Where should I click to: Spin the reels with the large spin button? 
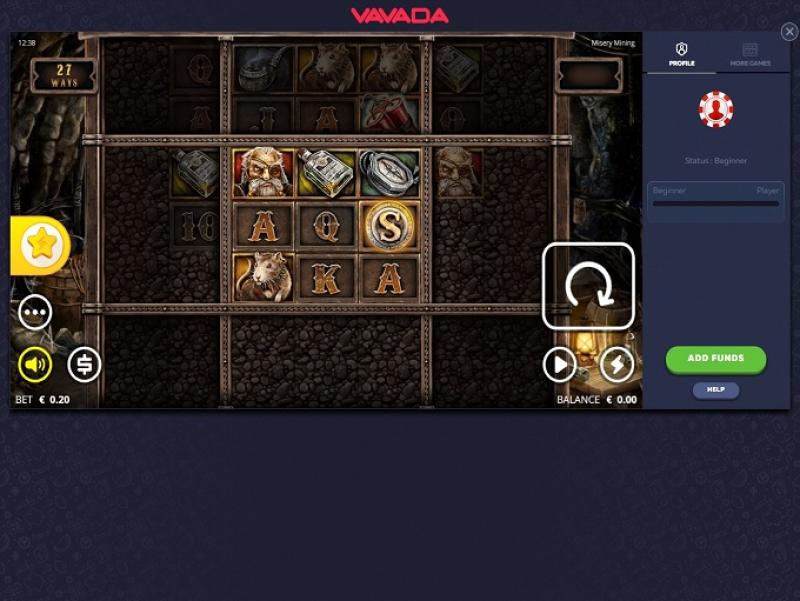click(588, 286)
